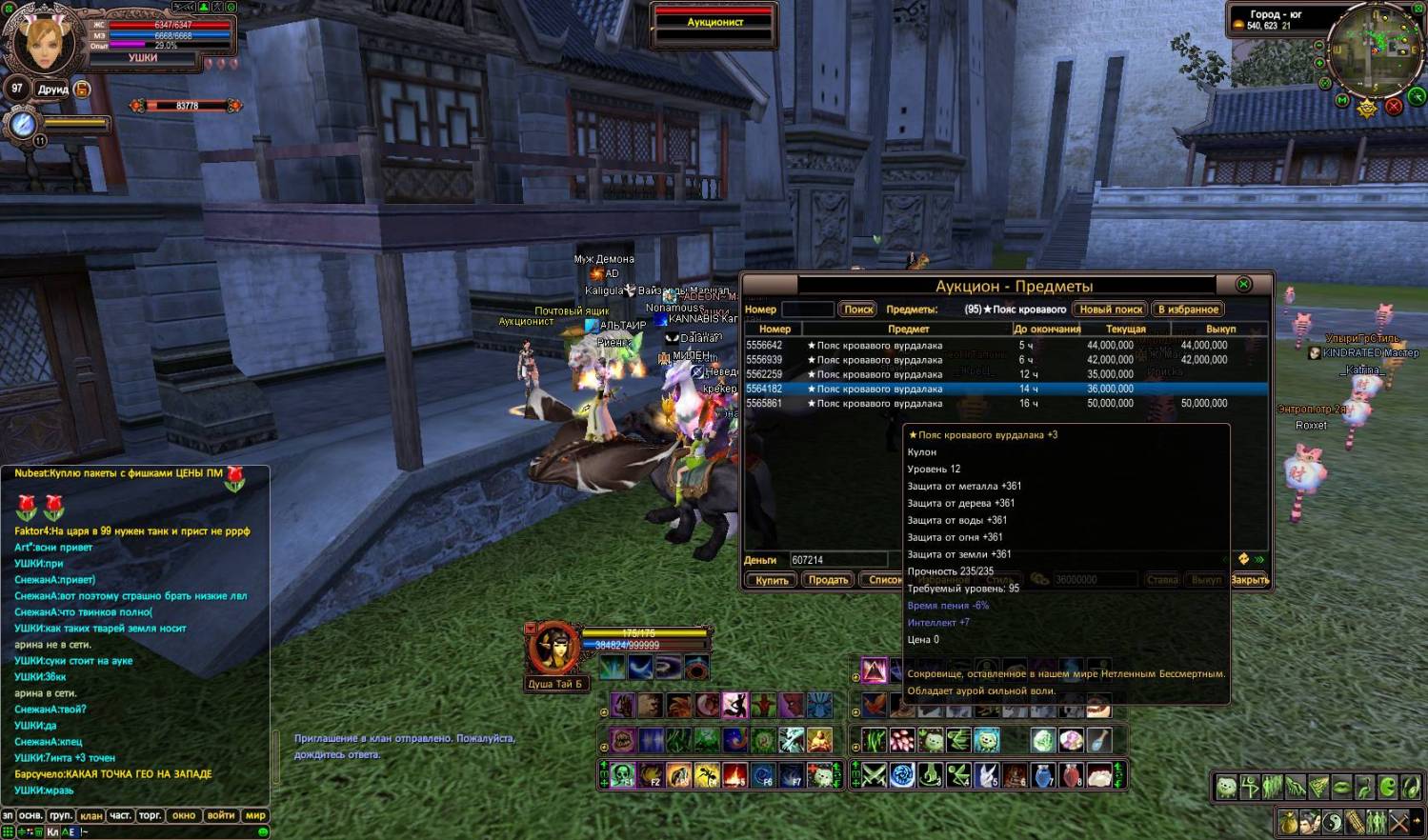1428x840 pixels.
Task: Add the item with В избранное
Action: click(1188, 310)
